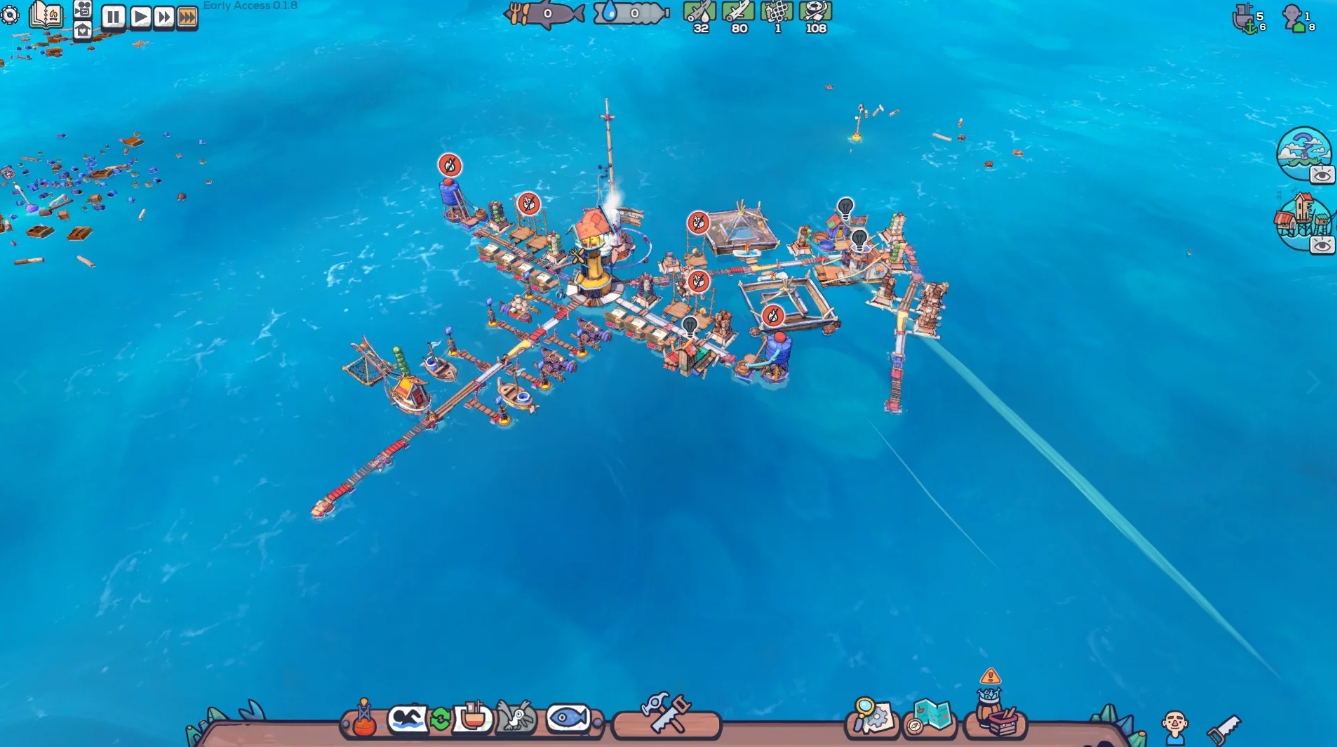Open the research panel with magnifying glass
This screenshot has width=1337, height=747.
pos(869,716)
